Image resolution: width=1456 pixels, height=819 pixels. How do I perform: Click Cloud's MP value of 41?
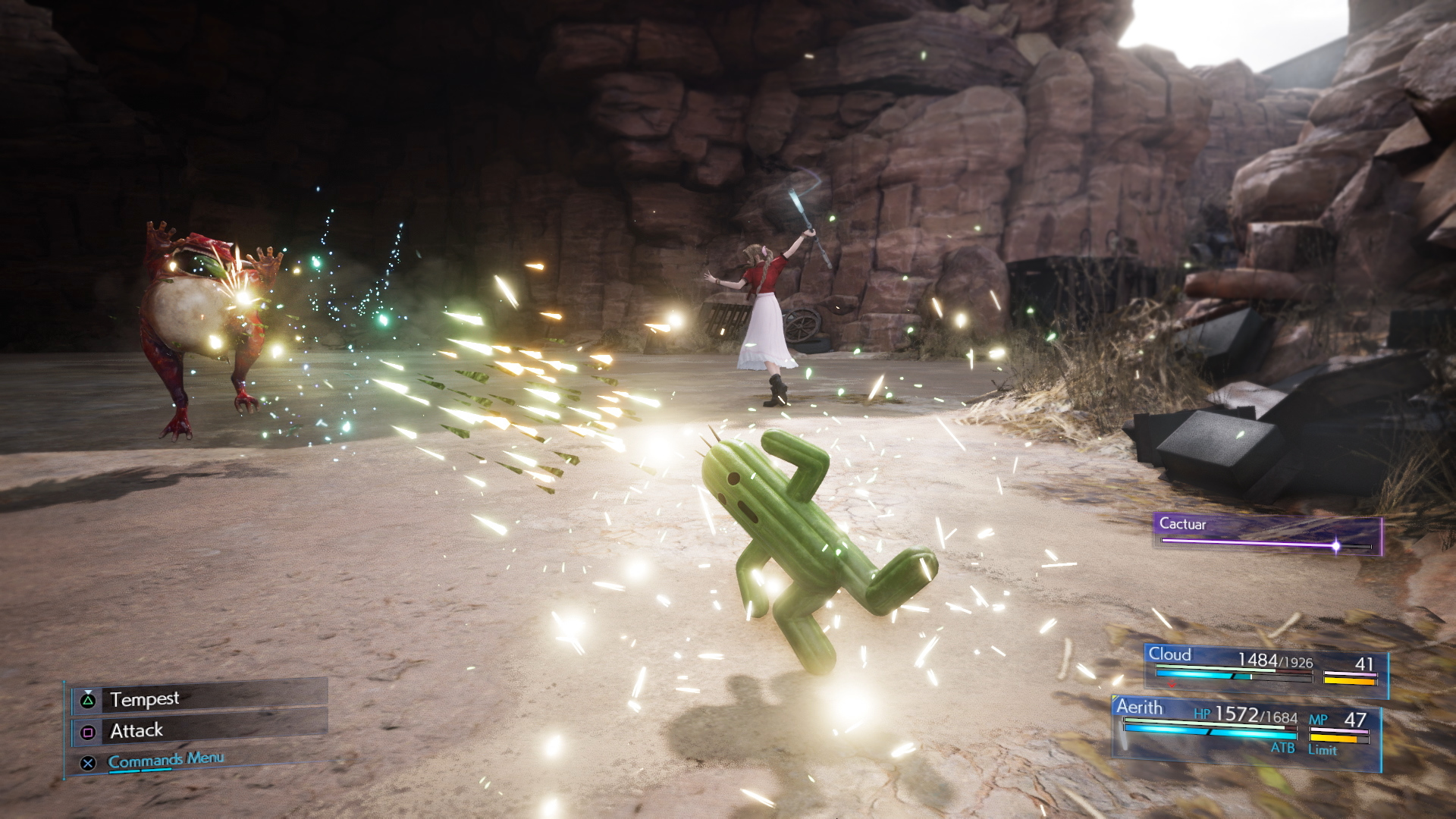[1364, 663]
